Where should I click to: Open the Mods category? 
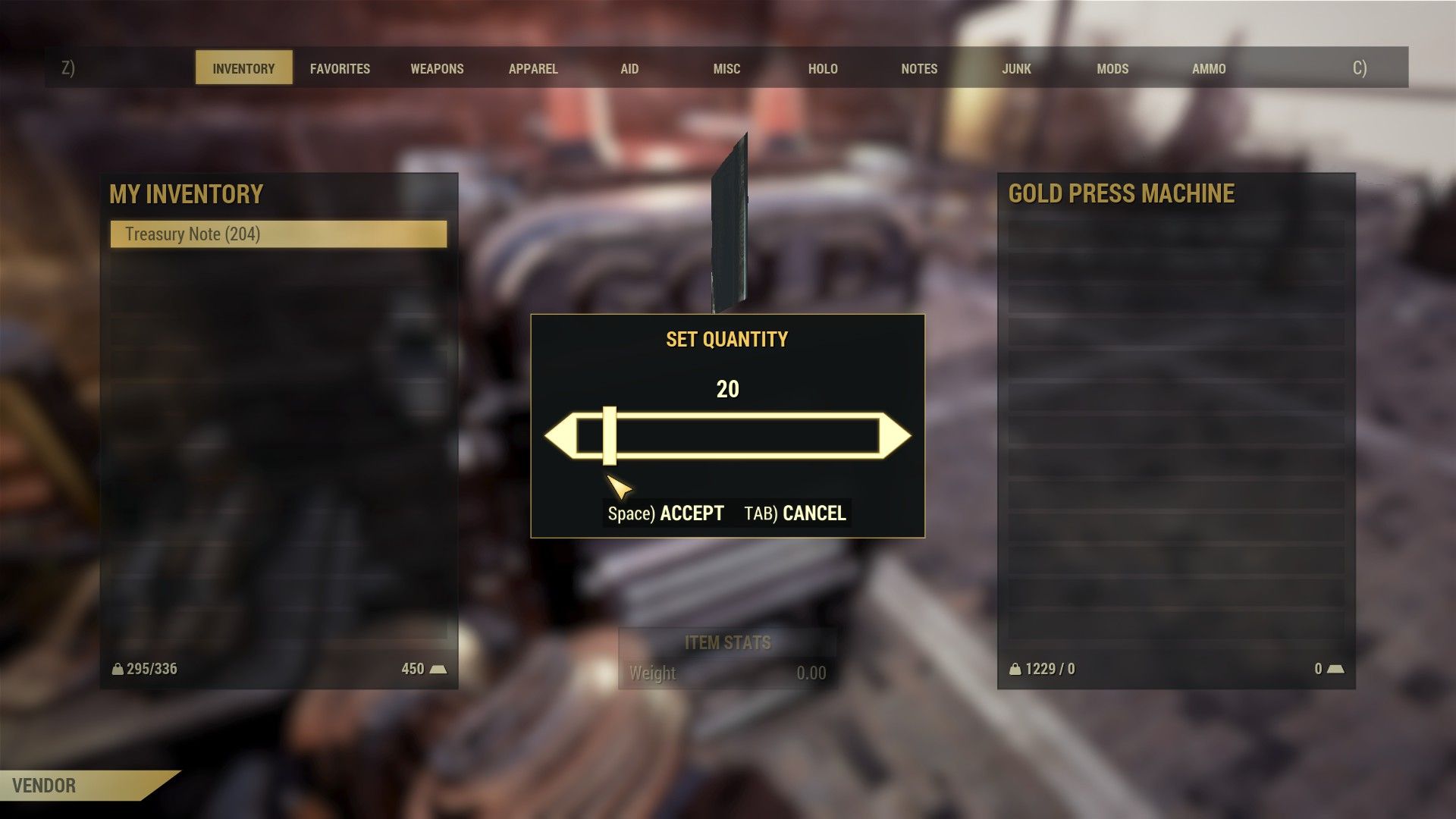point(1112,68)
